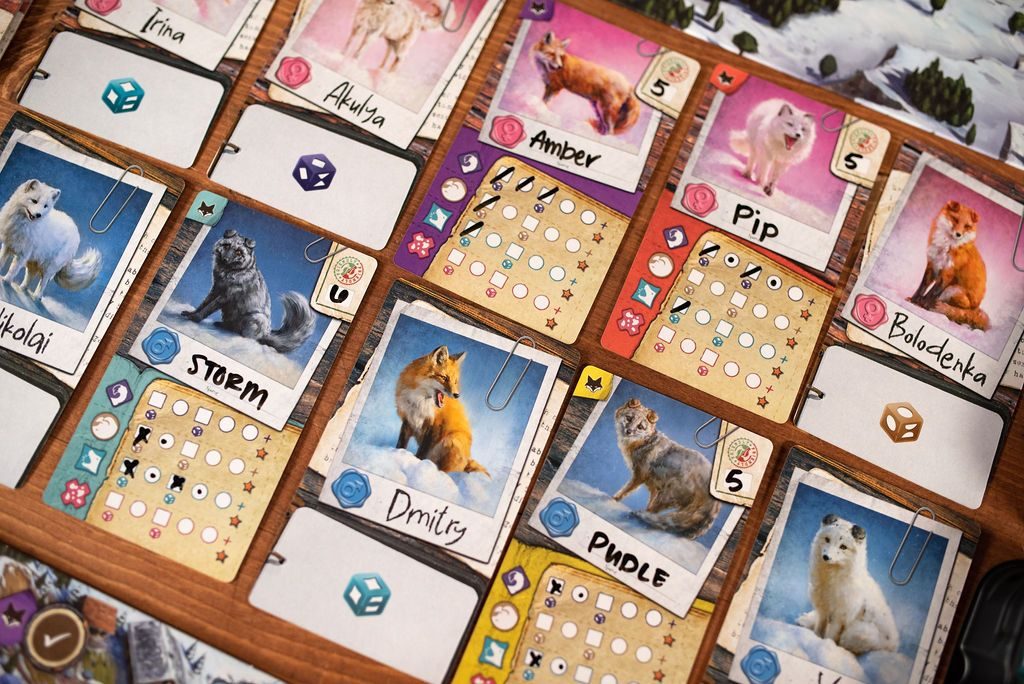Select the Amber fox card
Image resolution: width=1024 pixels, height=684 pixels.
(577, 90)
